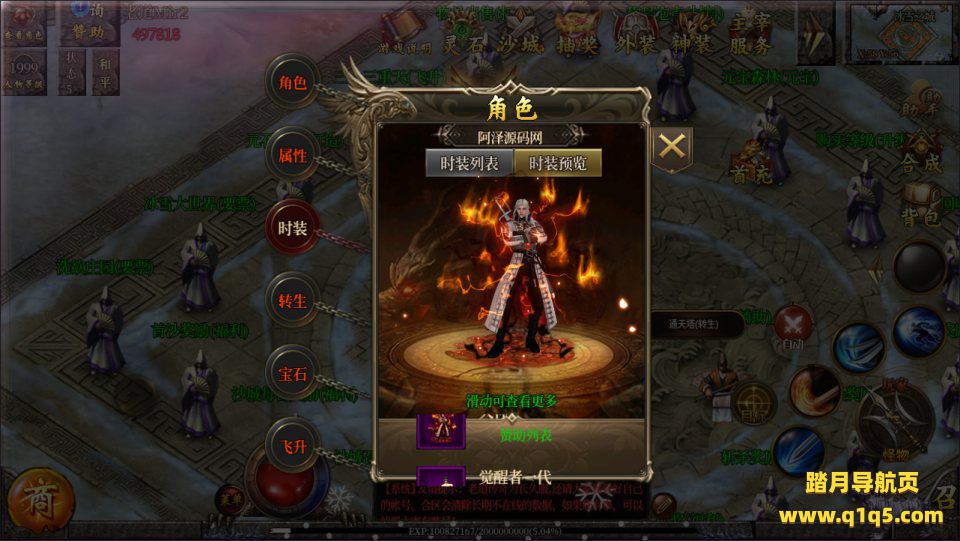Close the 角色 character panel
Screen dimensions: 960x541
pos(673,146)
